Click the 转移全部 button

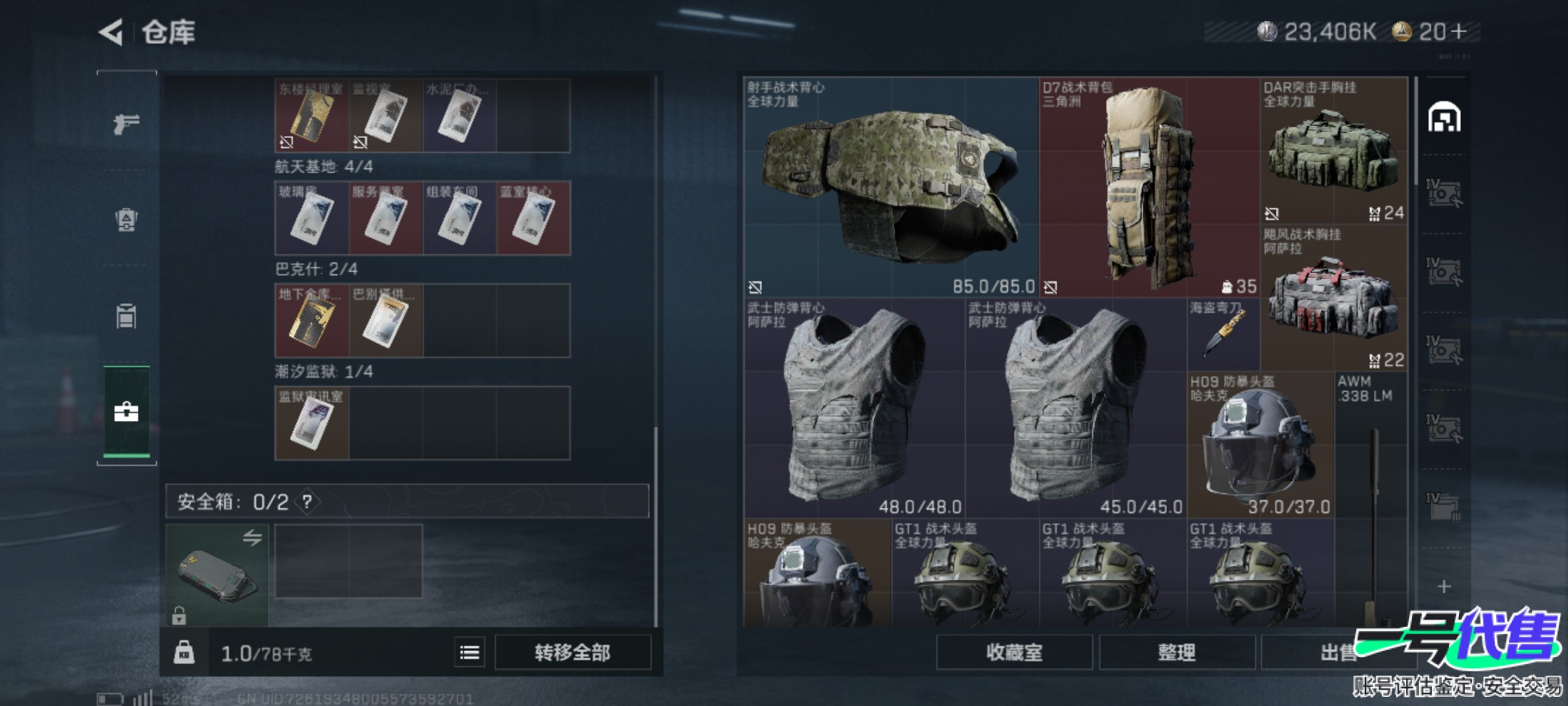click(x=572, y=652)
